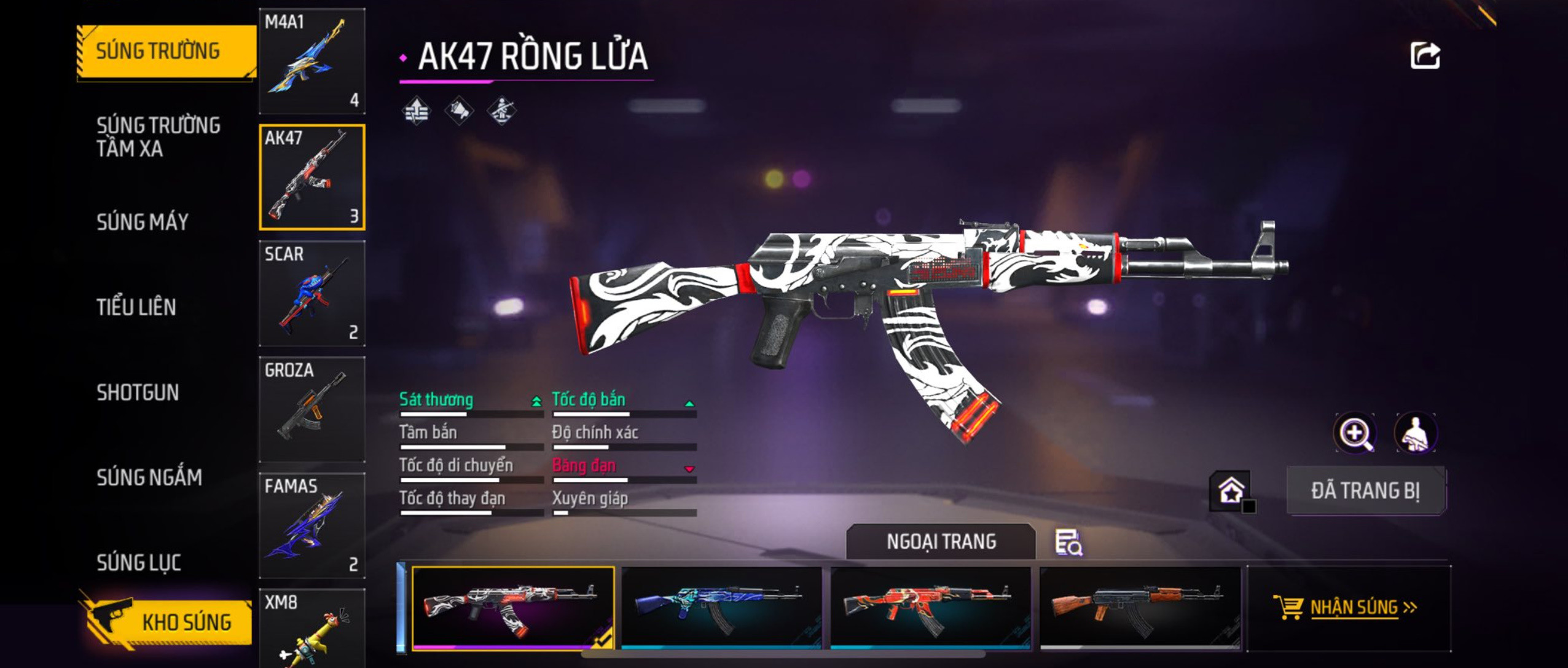Zoom in with the magnifier icon
This screenshot has height=668, width=1568.
(x=1355, y=433)
